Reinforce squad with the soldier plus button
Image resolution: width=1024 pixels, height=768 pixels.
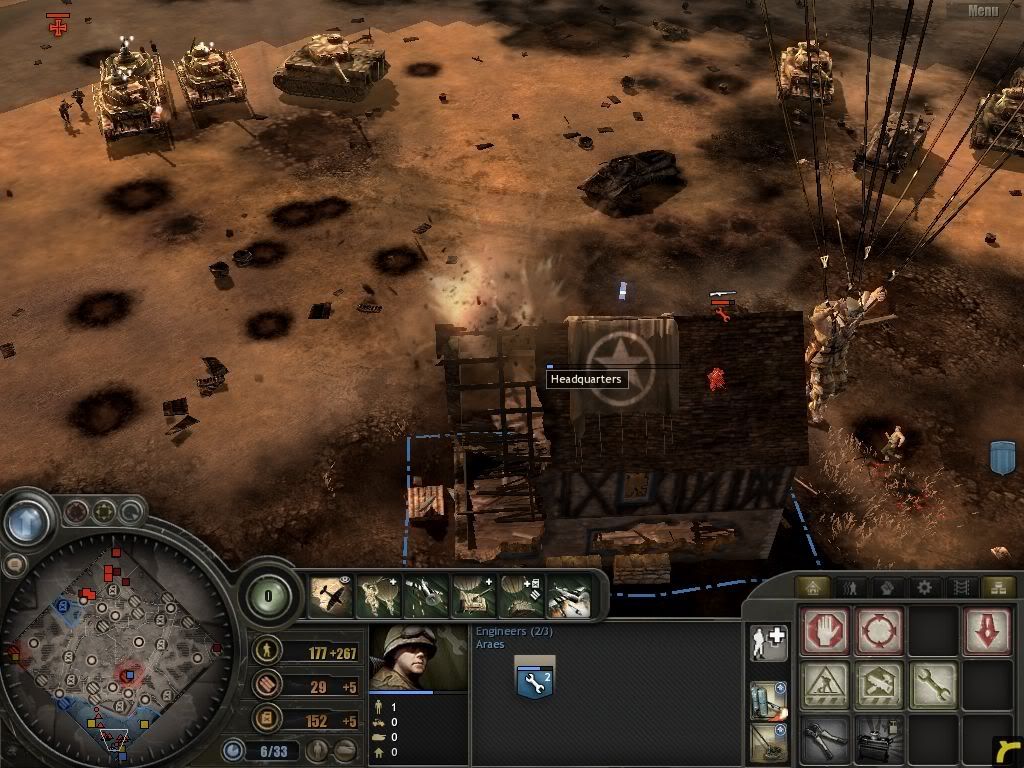point(768,643)
